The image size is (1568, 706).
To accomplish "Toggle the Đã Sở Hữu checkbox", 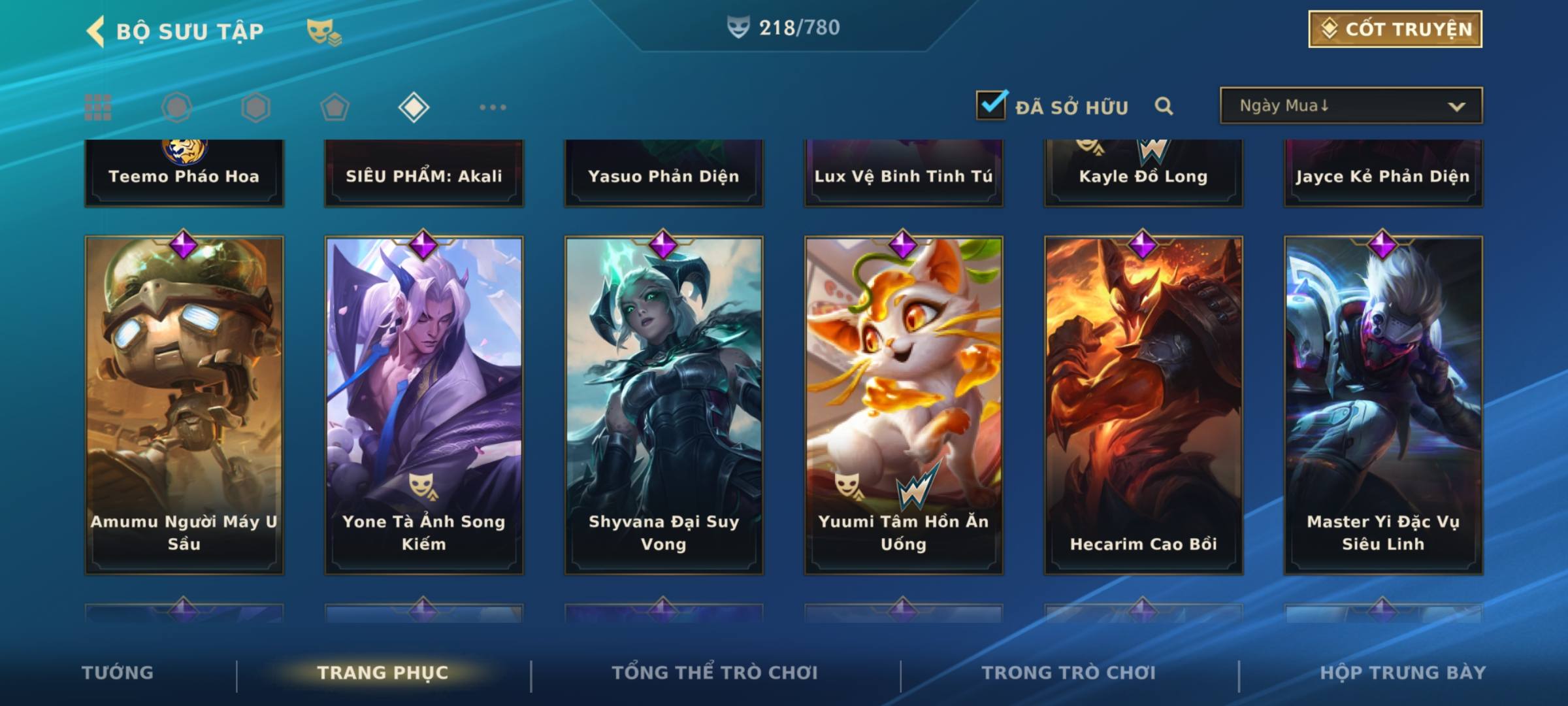I will 991,105.
